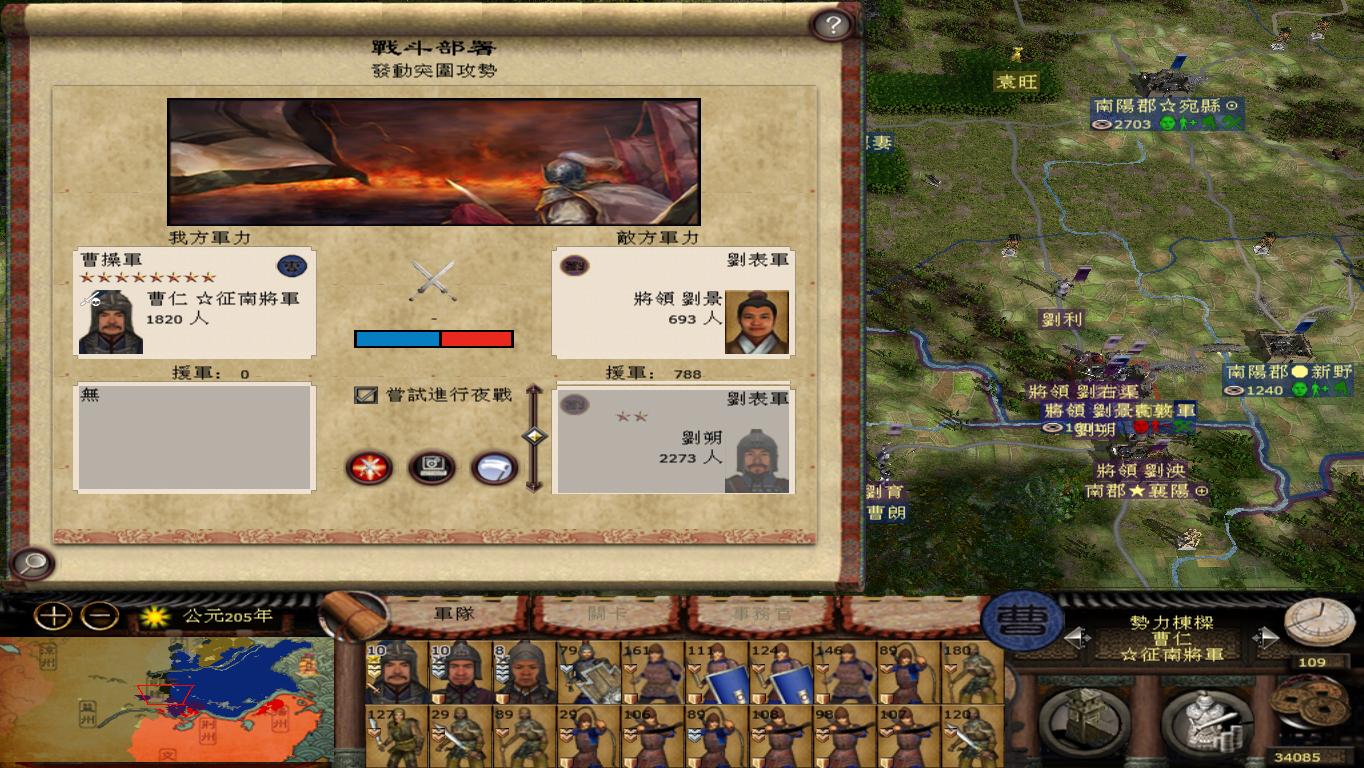This screenshot has height=768, width=1364.
Task: Click the magnifying glass on the battle scroll
Action: click(30, 564)
